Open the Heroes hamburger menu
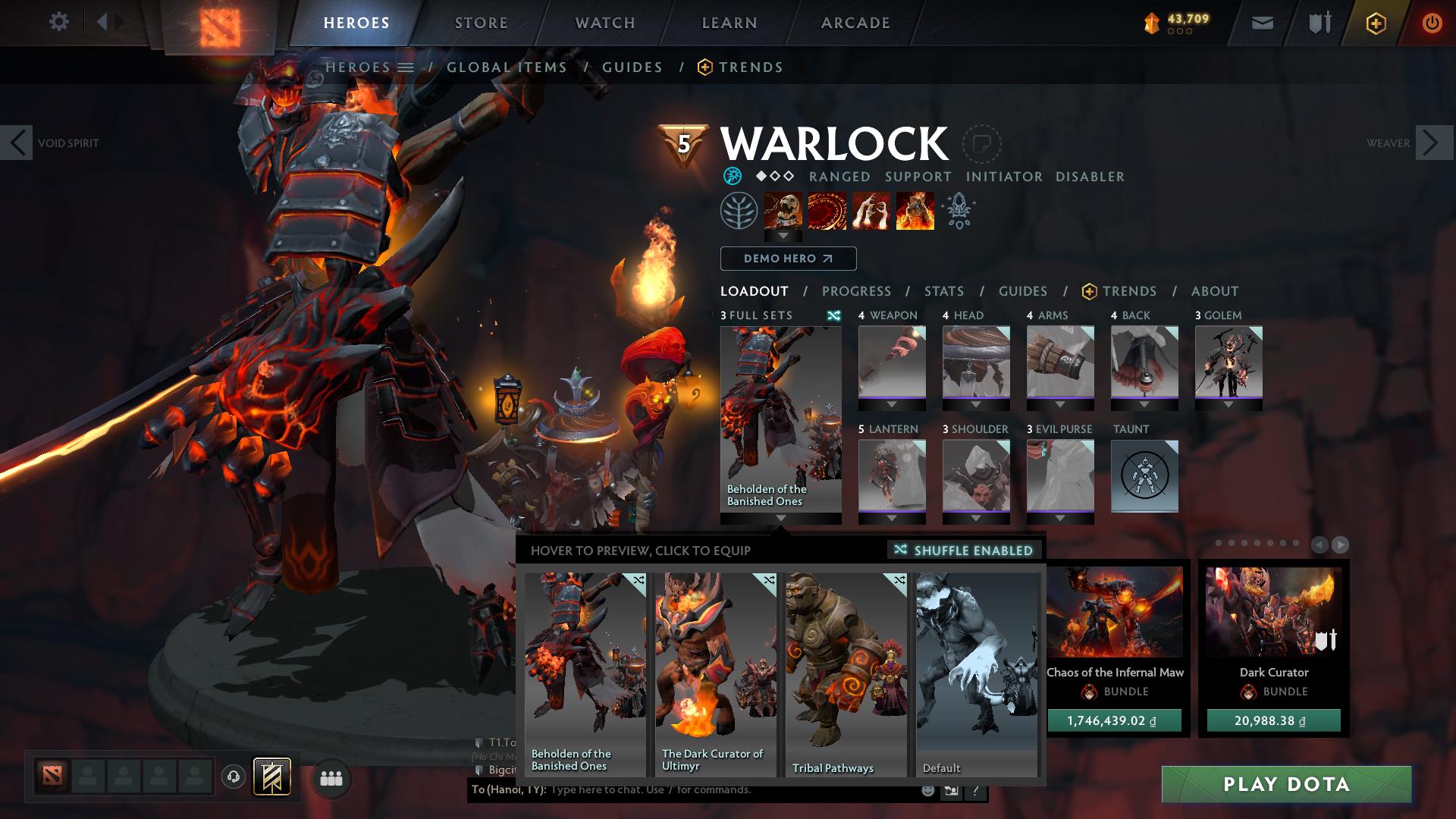The image size is (1456, 819). pos(407,67)
